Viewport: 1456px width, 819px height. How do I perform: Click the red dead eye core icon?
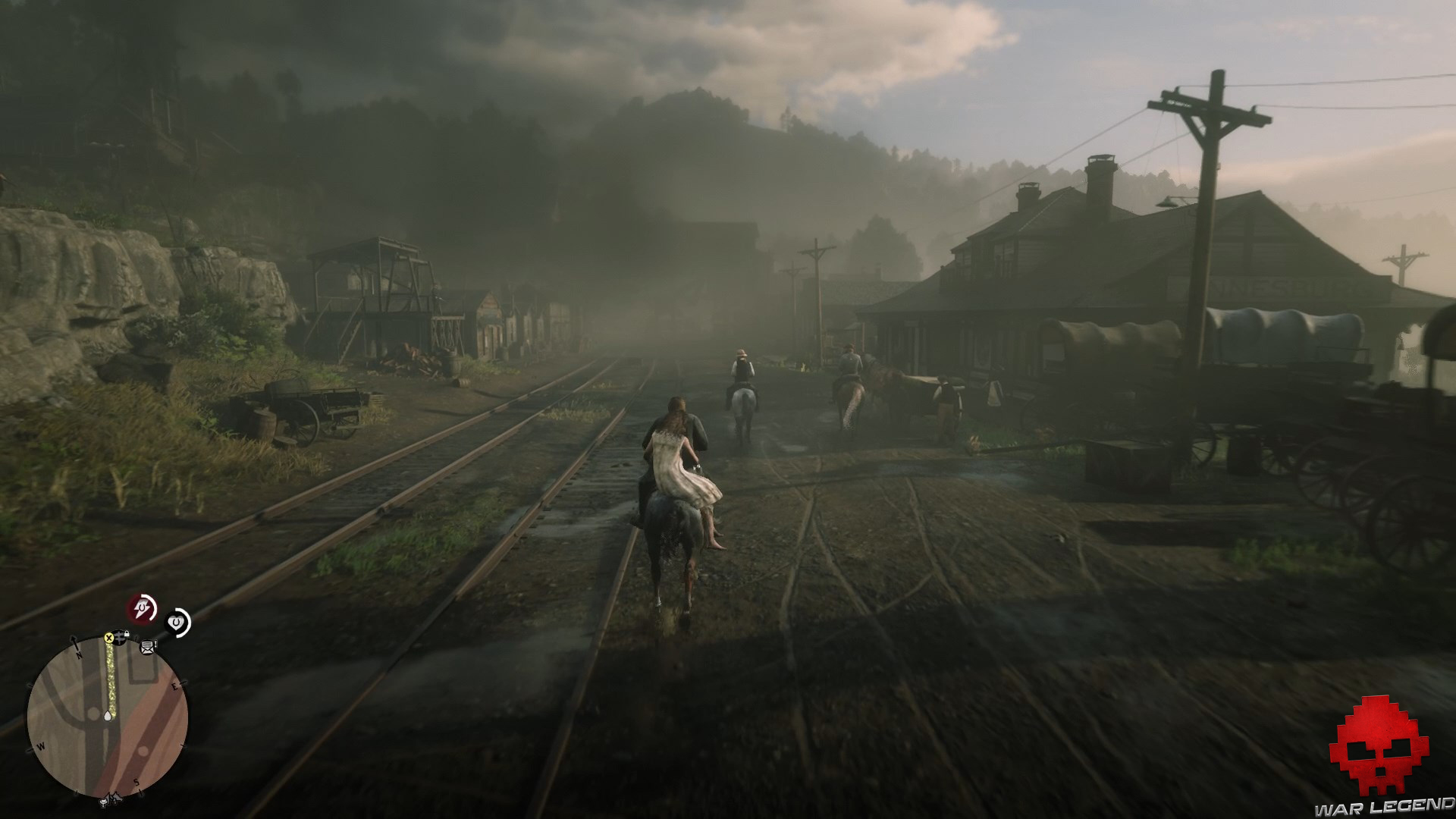pyautogui.click(x=140, y=607)
